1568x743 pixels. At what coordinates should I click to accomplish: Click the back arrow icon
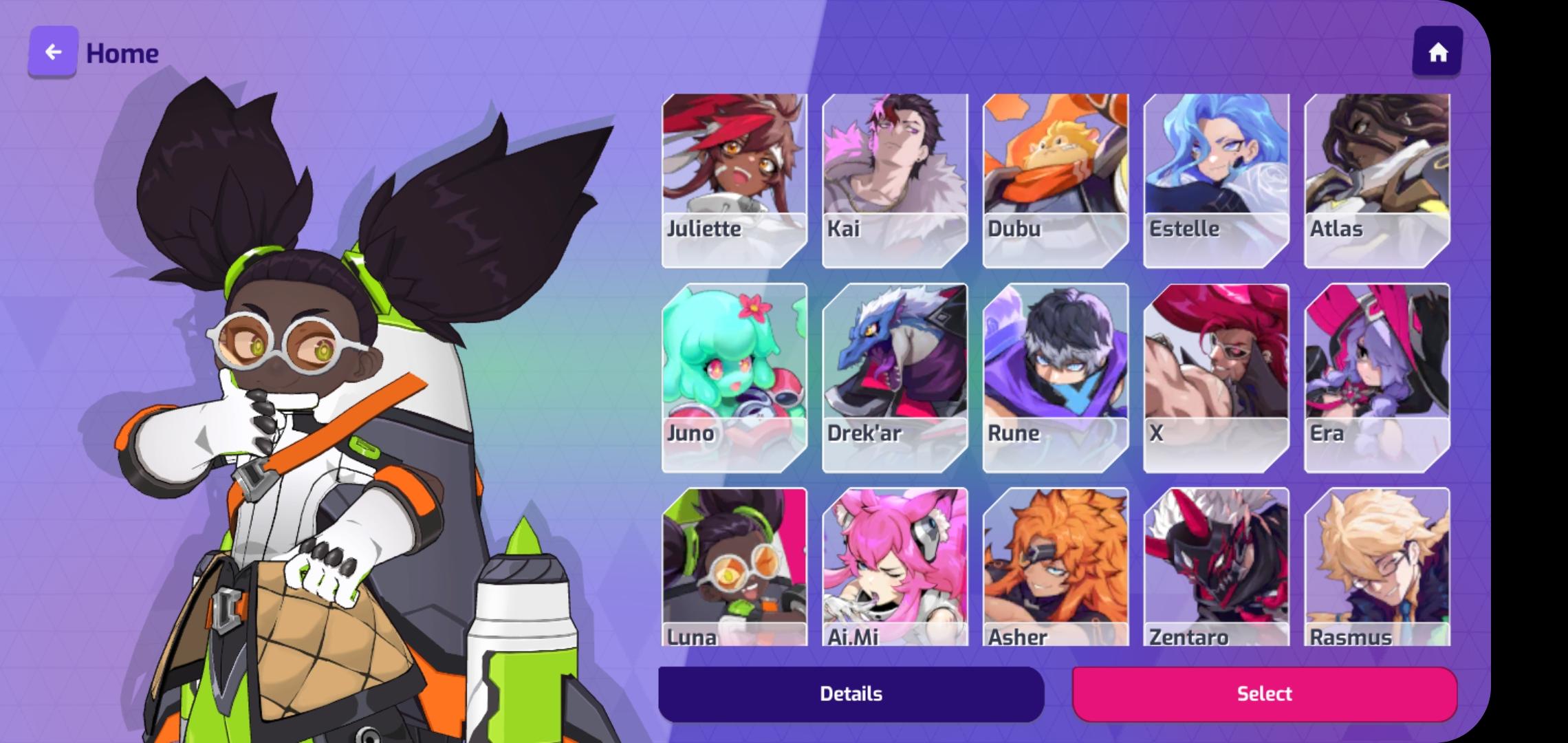pyautogui.click(x=52, y=52)
